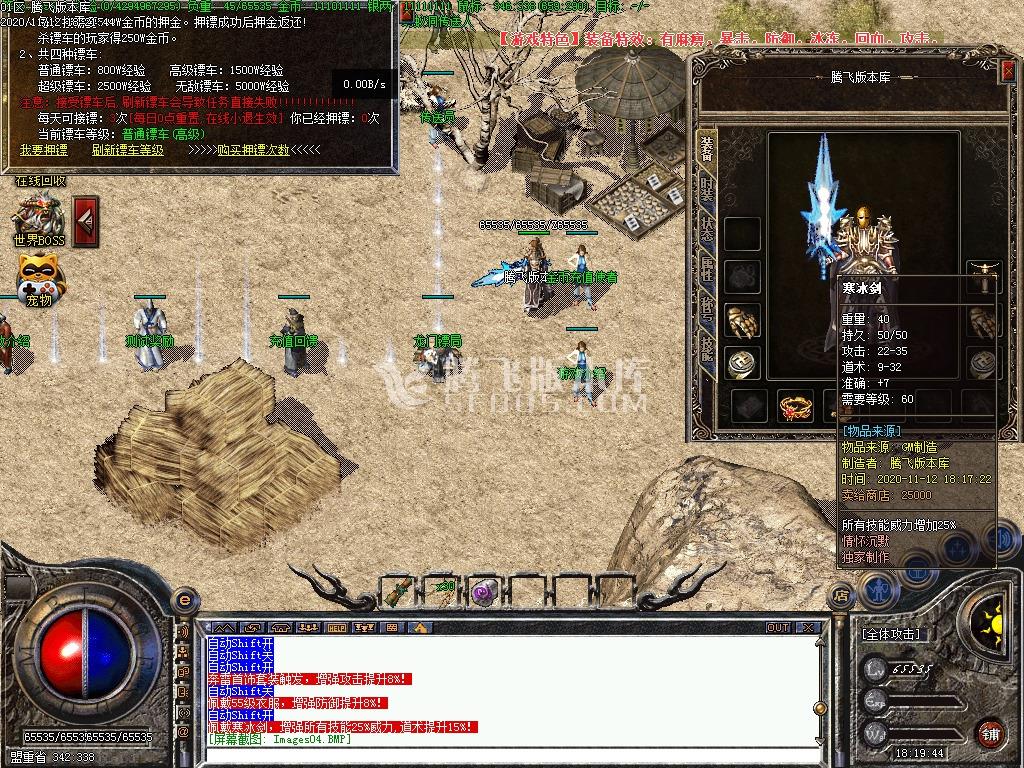This screenshot has height=768, width=1024.
Task: Open the 店 shop button
Action: (x=841, y=596)
